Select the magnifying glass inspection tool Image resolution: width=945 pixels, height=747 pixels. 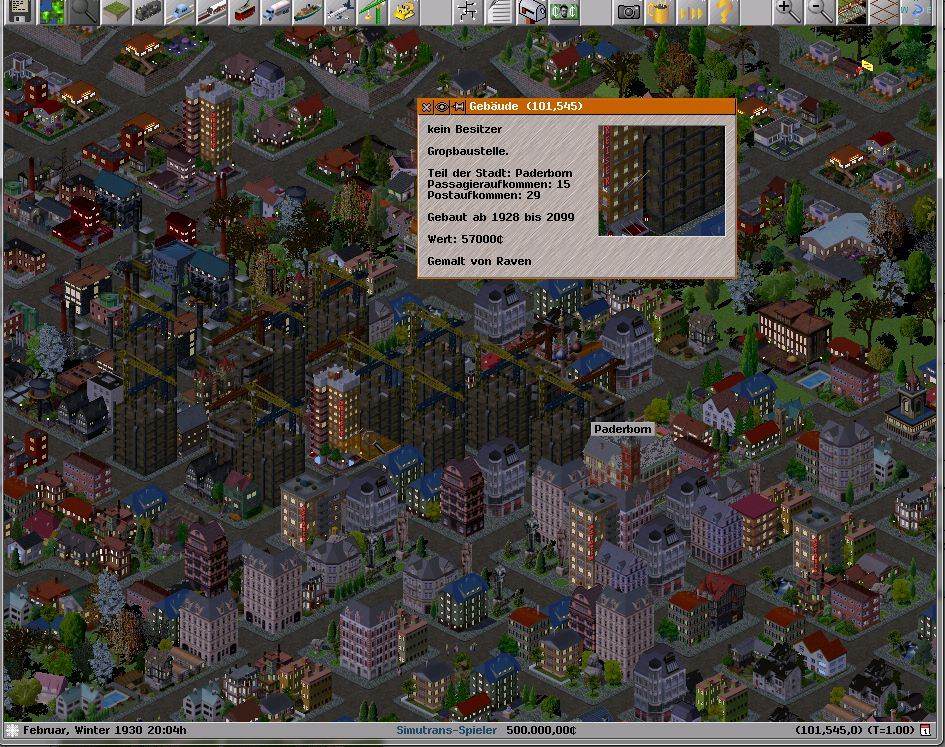pos(84,11)
